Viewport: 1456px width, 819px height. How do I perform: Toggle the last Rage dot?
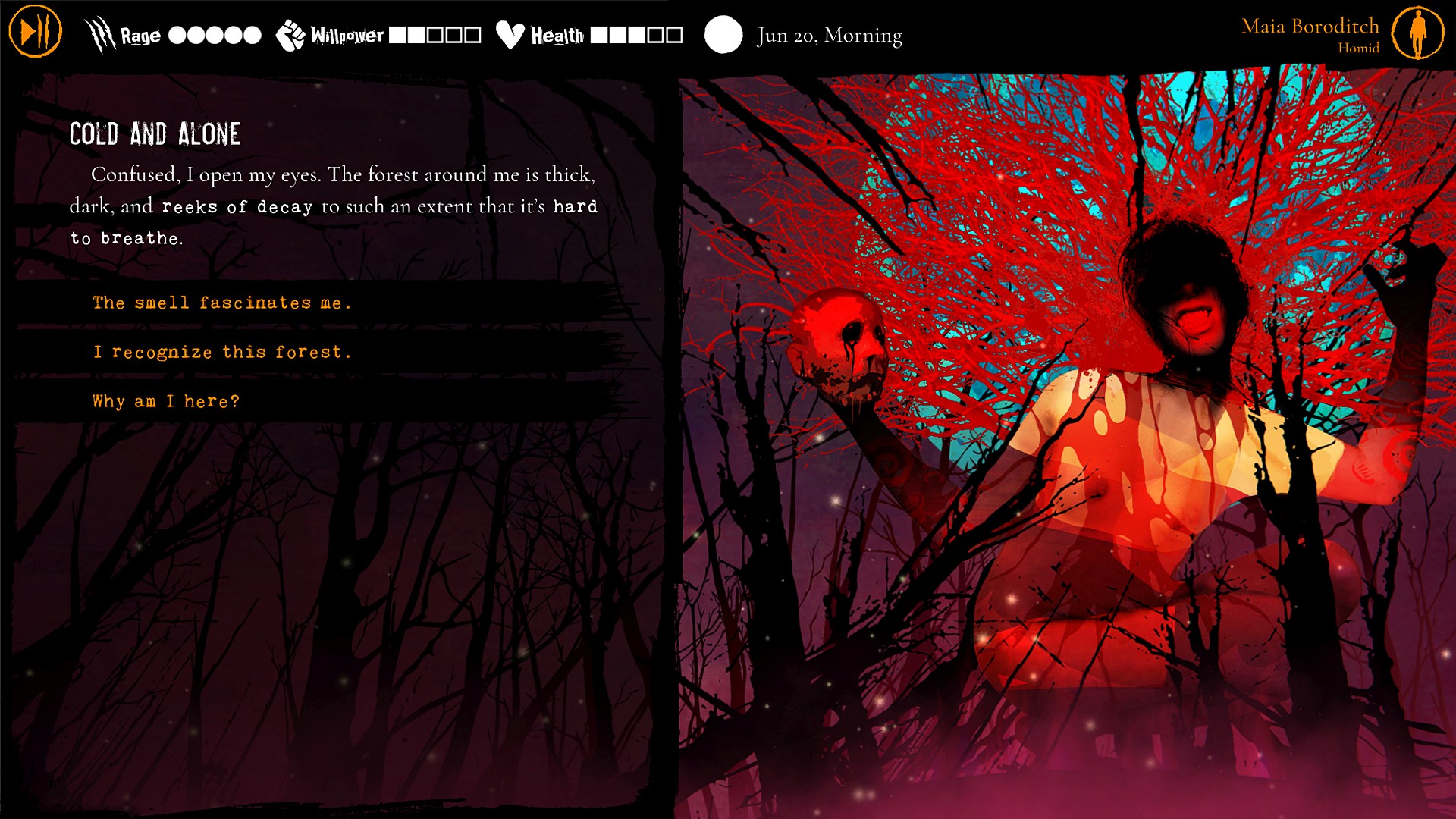[x=251, y=33]
